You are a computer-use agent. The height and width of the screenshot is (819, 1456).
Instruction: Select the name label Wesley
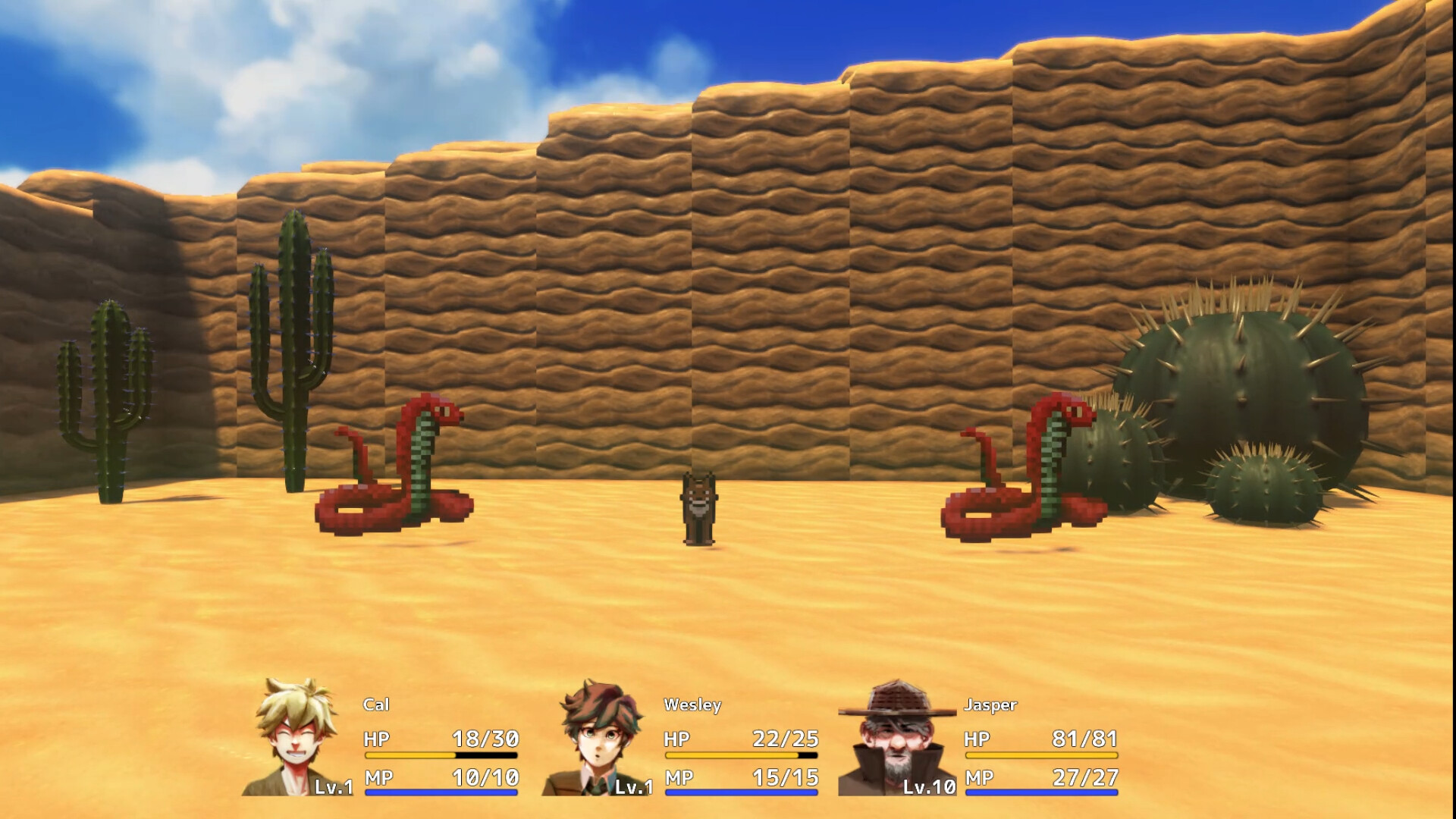pos(690,706)
